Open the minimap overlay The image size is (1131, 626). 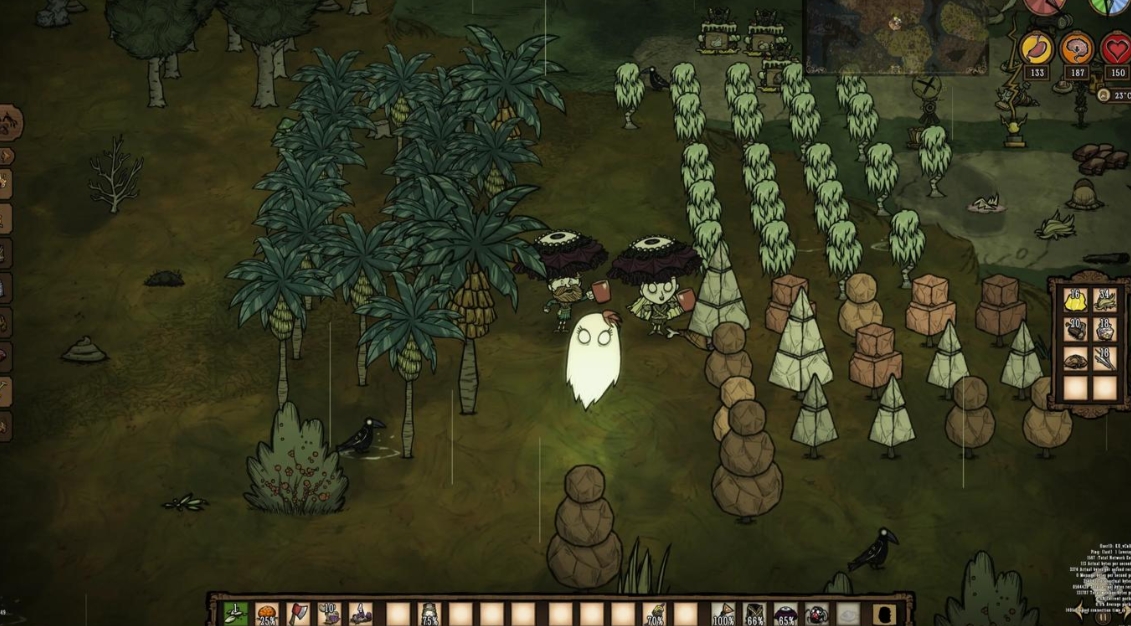896,35
